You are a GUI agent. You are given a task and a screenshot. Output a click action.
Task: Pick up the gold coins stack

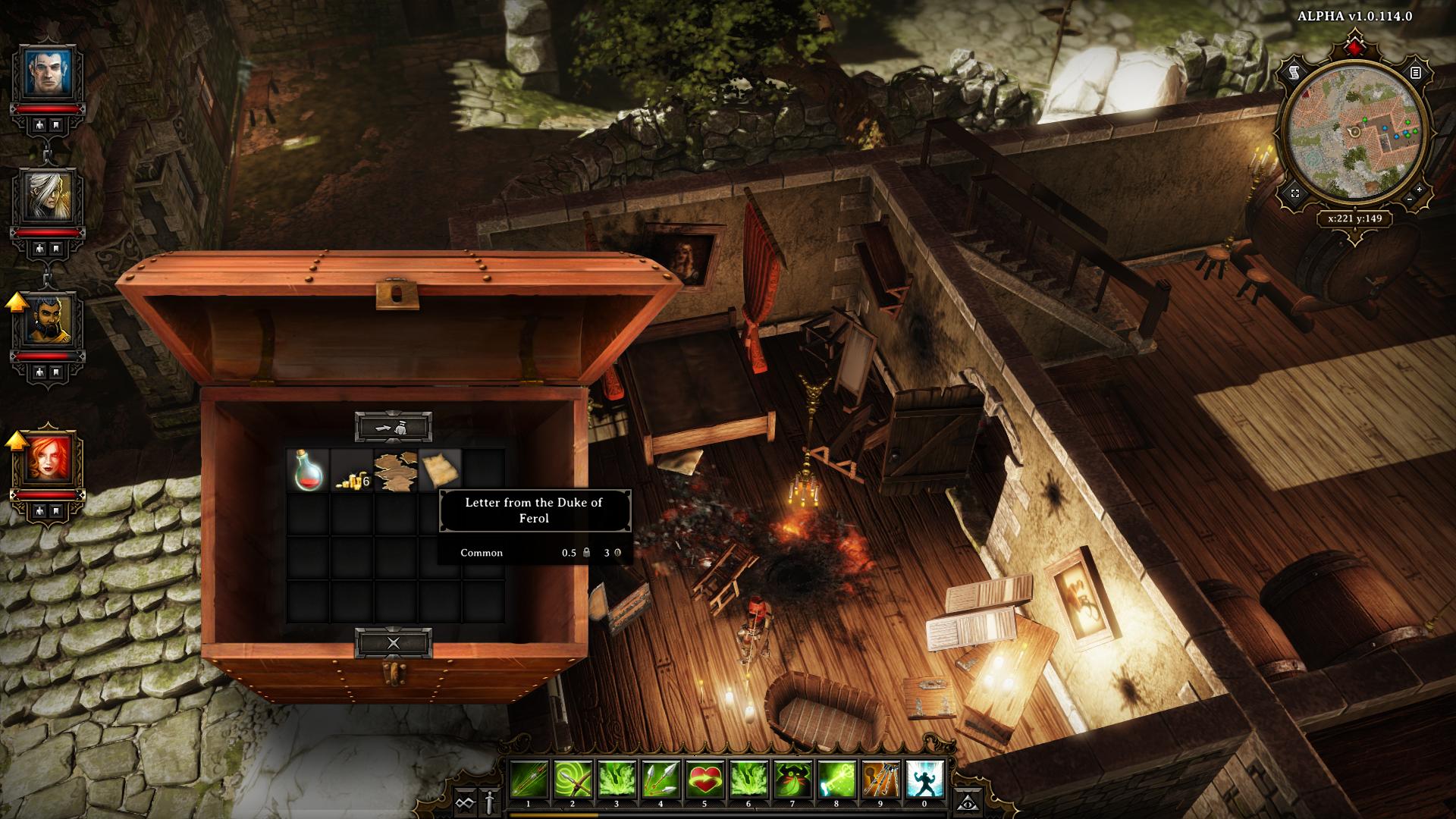click(352, 471)
